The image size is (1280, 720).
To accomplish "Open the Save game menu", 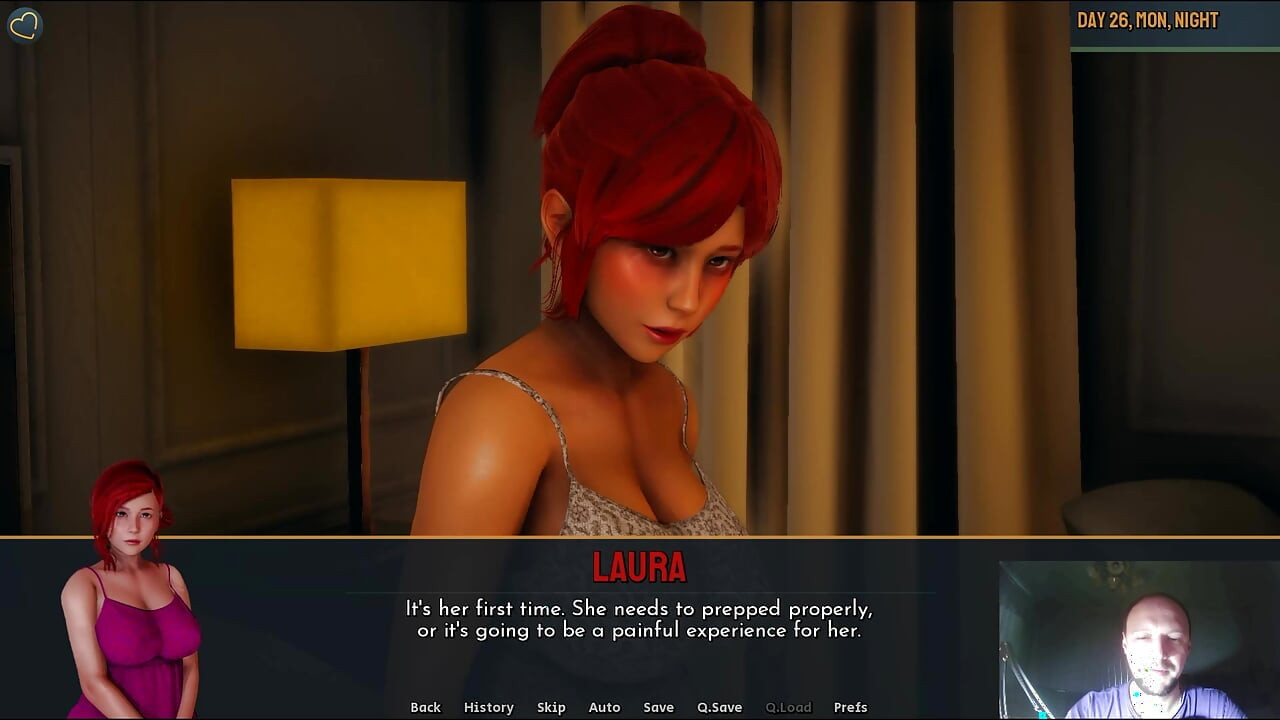I will [x=658, y=707].
